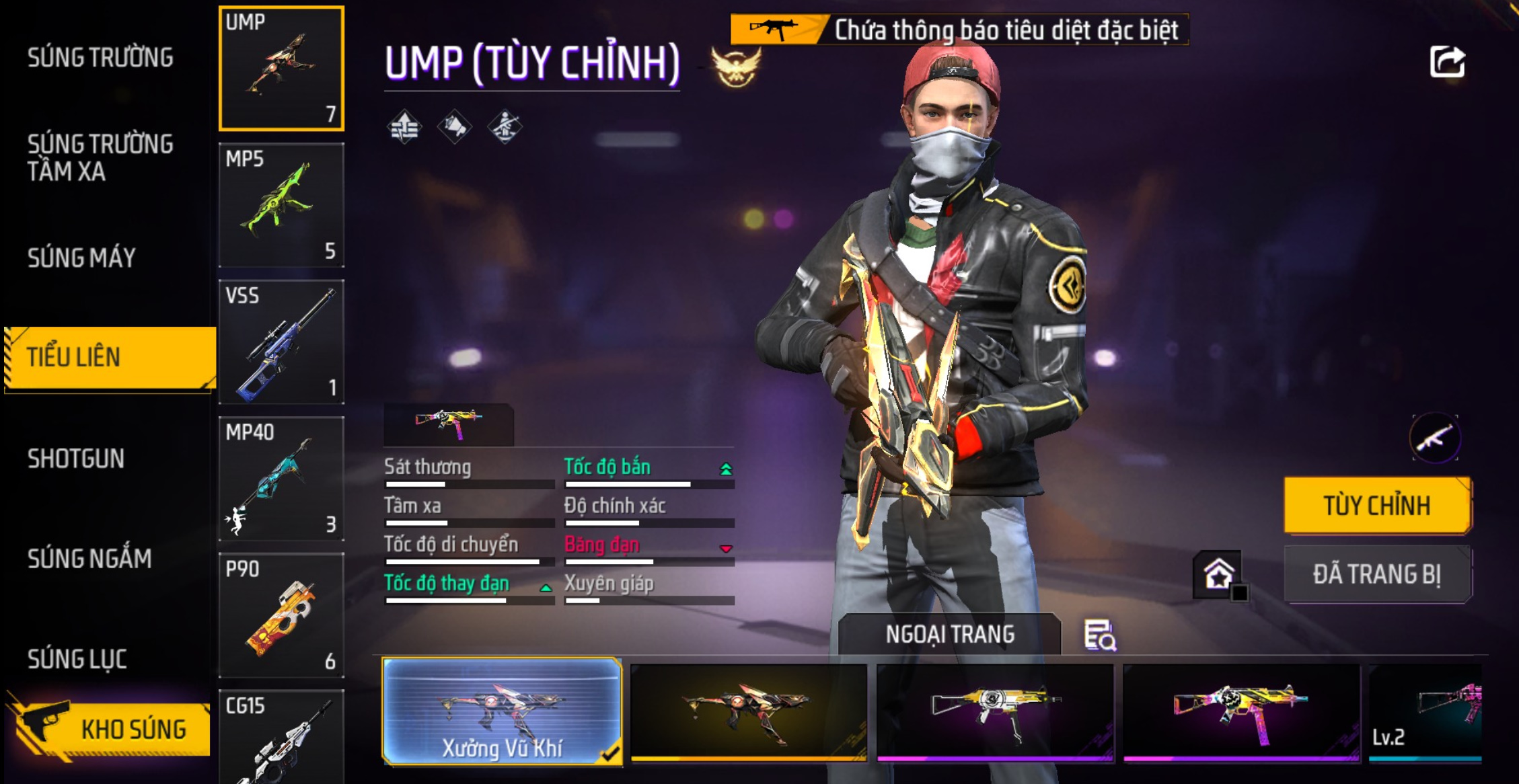Open the NGOẠI TRANG skins tab

click(x=949, y=634)
